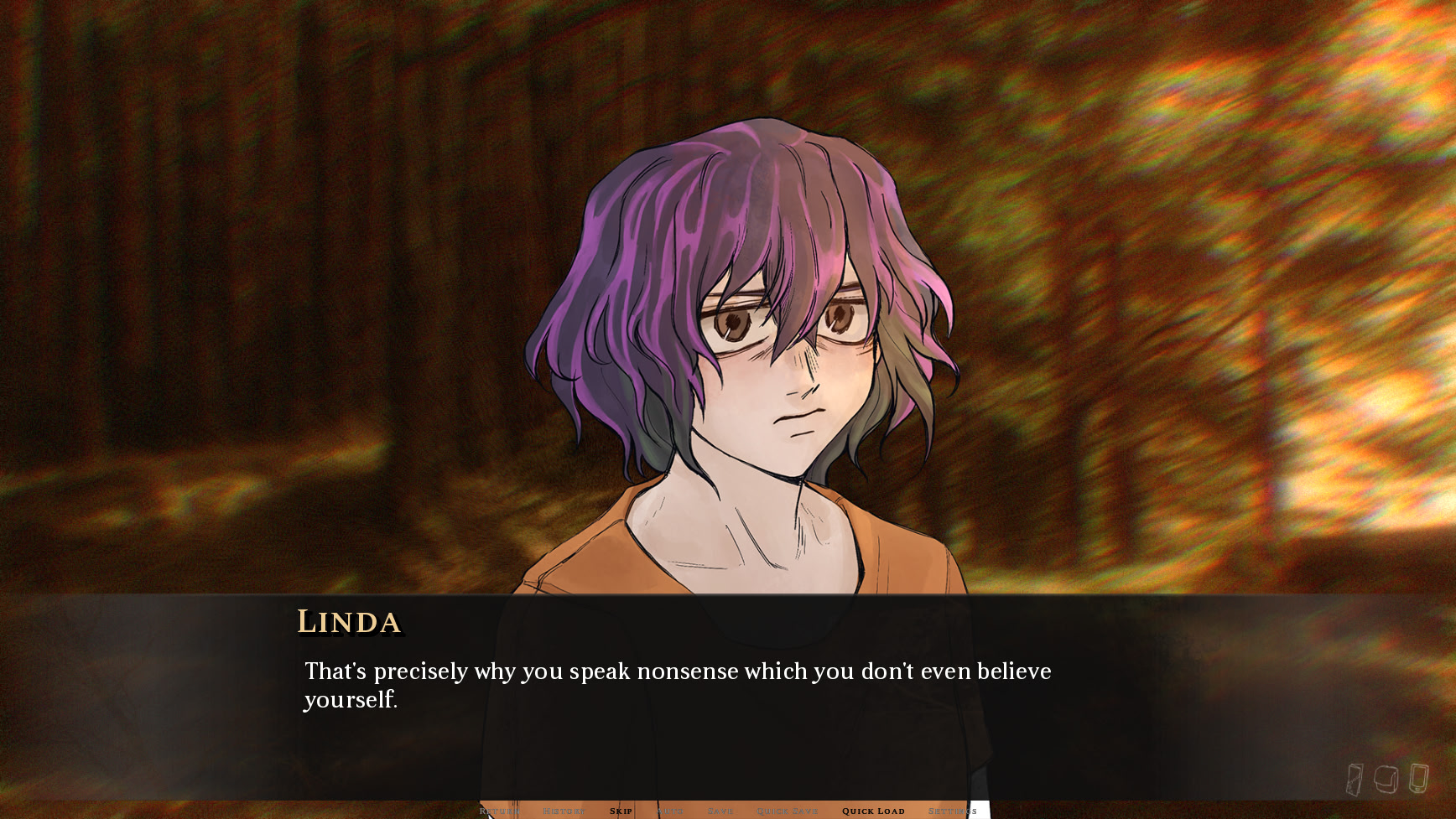Choose Quick Save from the bottom bar
This screenshot has width=1456, height=819.
coord(787,811)
